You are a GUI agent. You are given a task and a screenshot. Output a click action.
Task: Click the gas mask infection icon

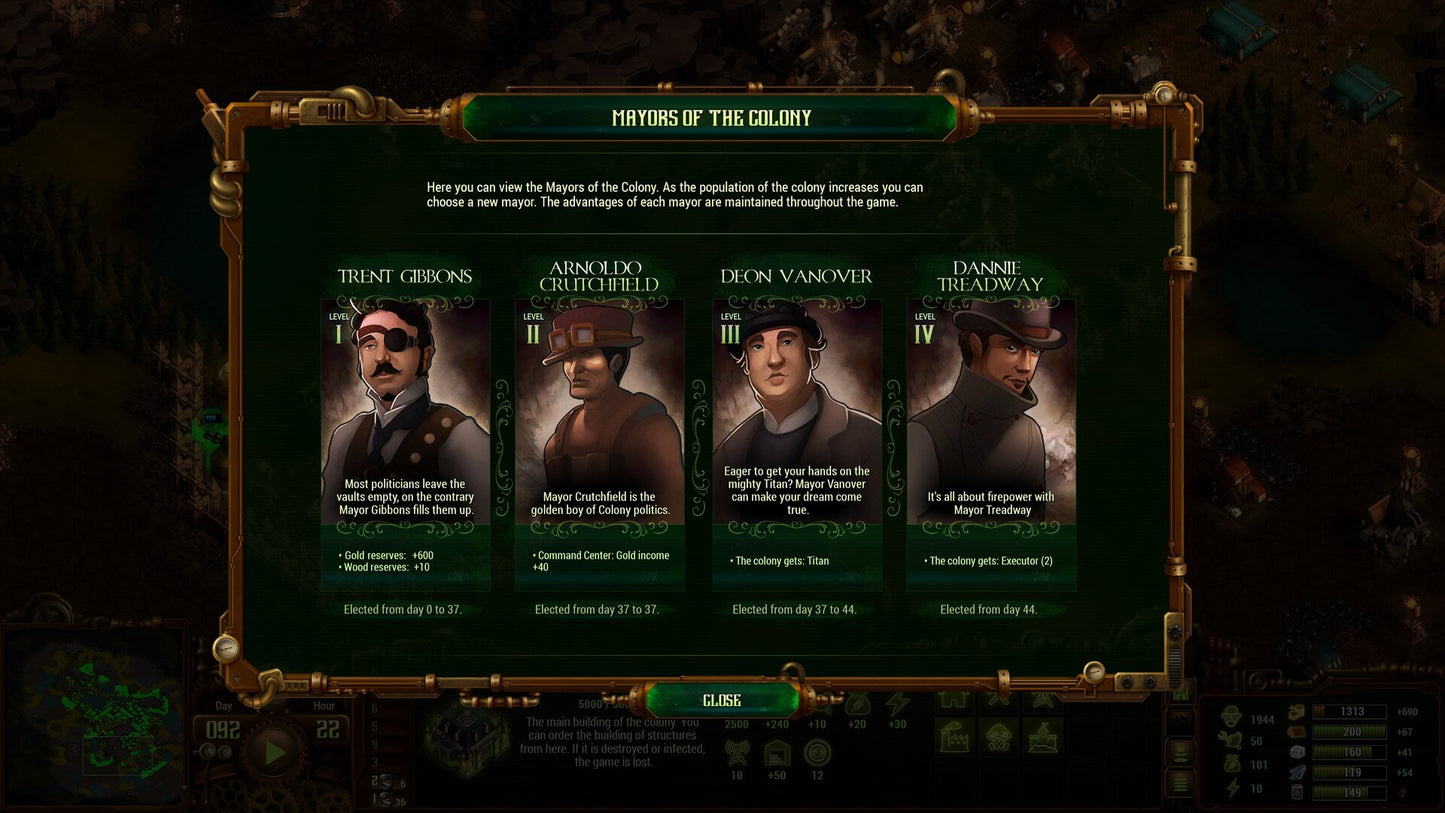click(998, 736)
